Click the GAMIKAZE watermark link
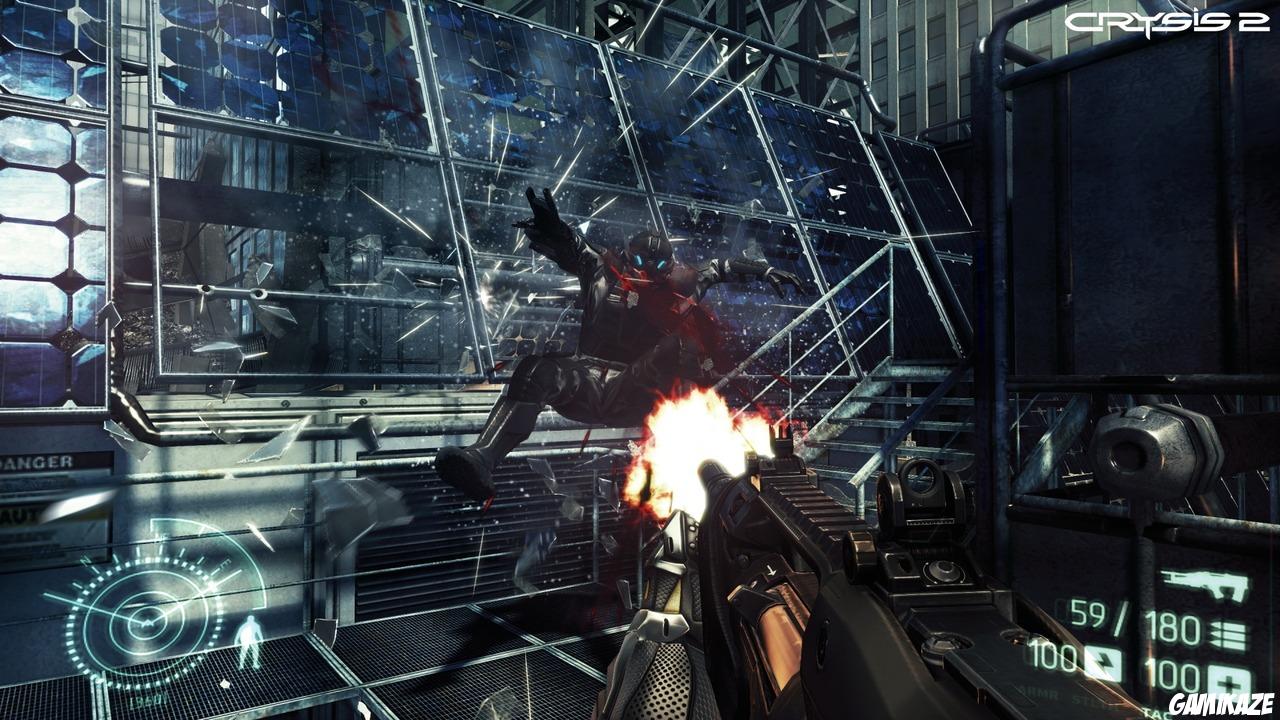The image size is (1280, 720). click(1222, 704)
